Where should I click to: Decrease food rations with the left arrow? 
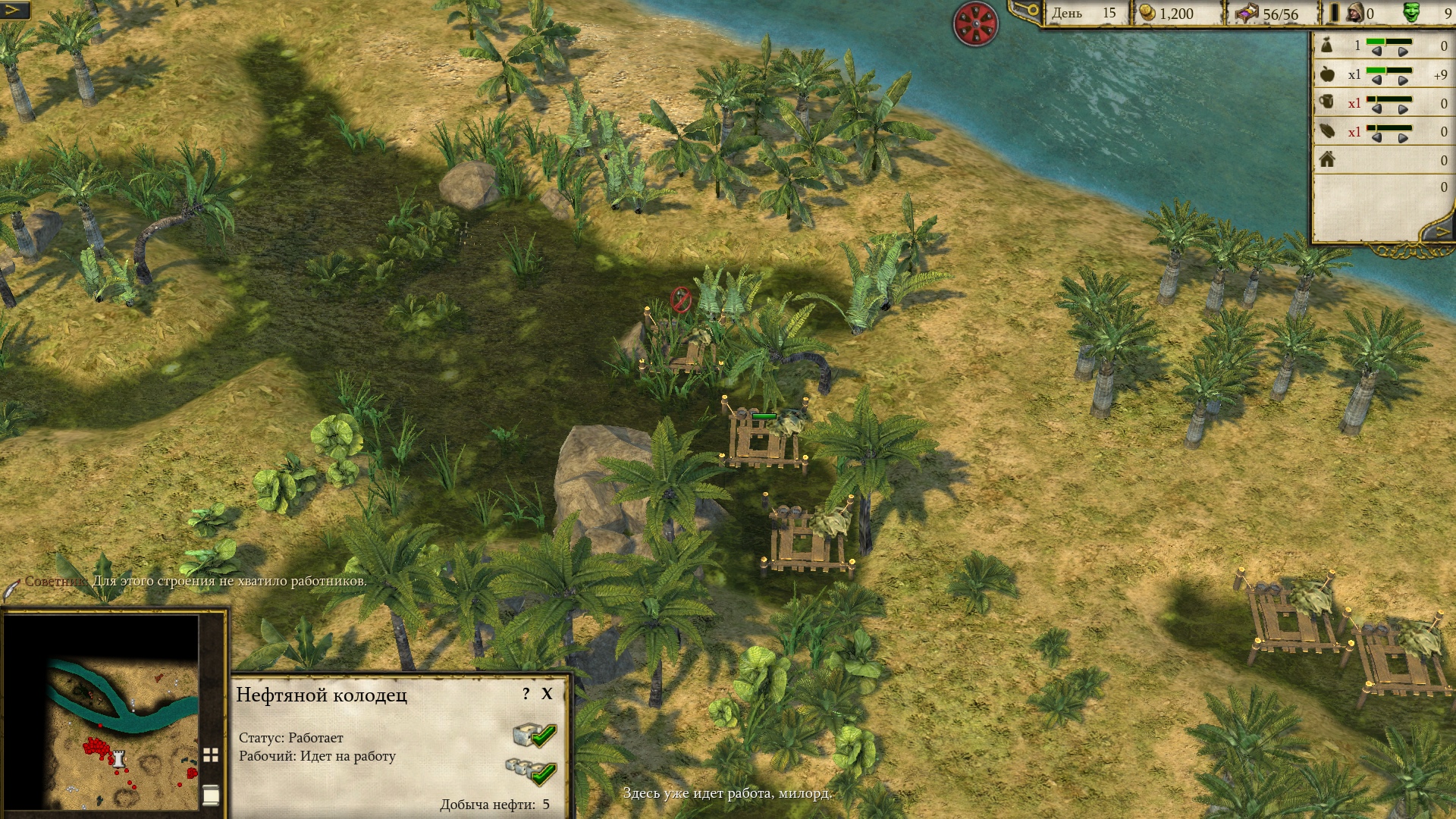click(x=1376, y=81)
